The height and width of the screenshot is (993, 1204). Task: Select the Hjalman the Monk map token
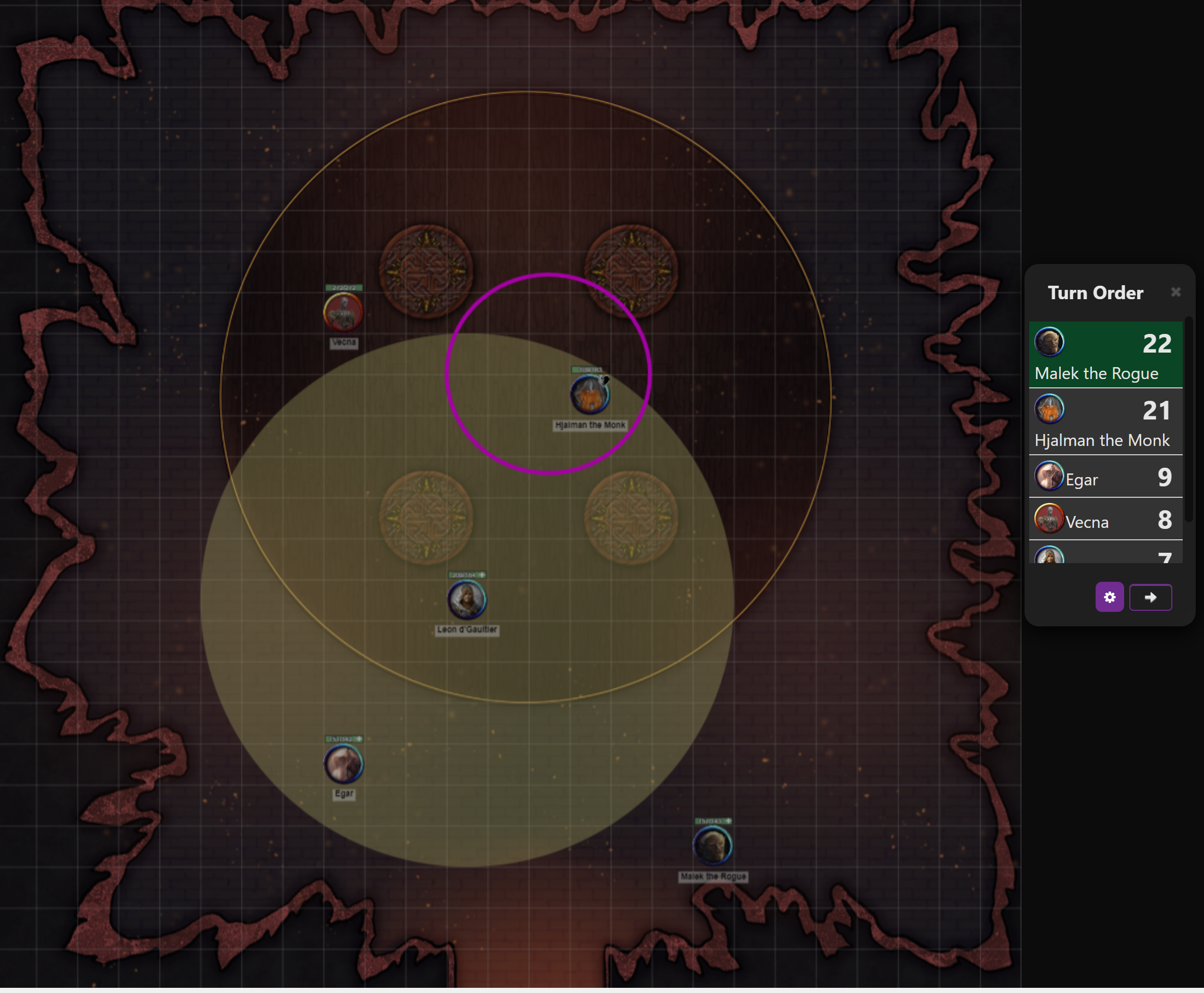point(589,395)
